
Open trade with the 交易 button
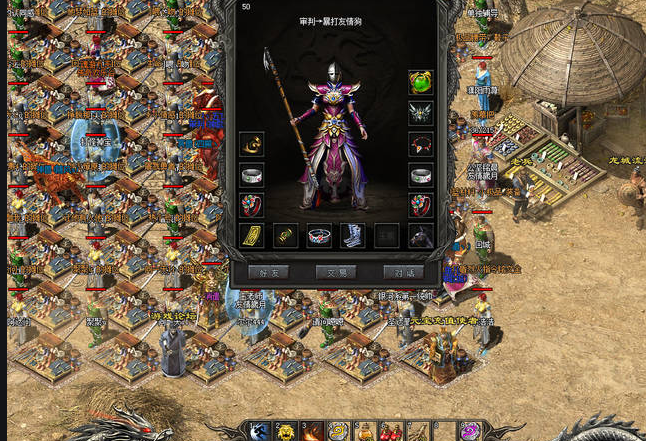pos(336,272)
